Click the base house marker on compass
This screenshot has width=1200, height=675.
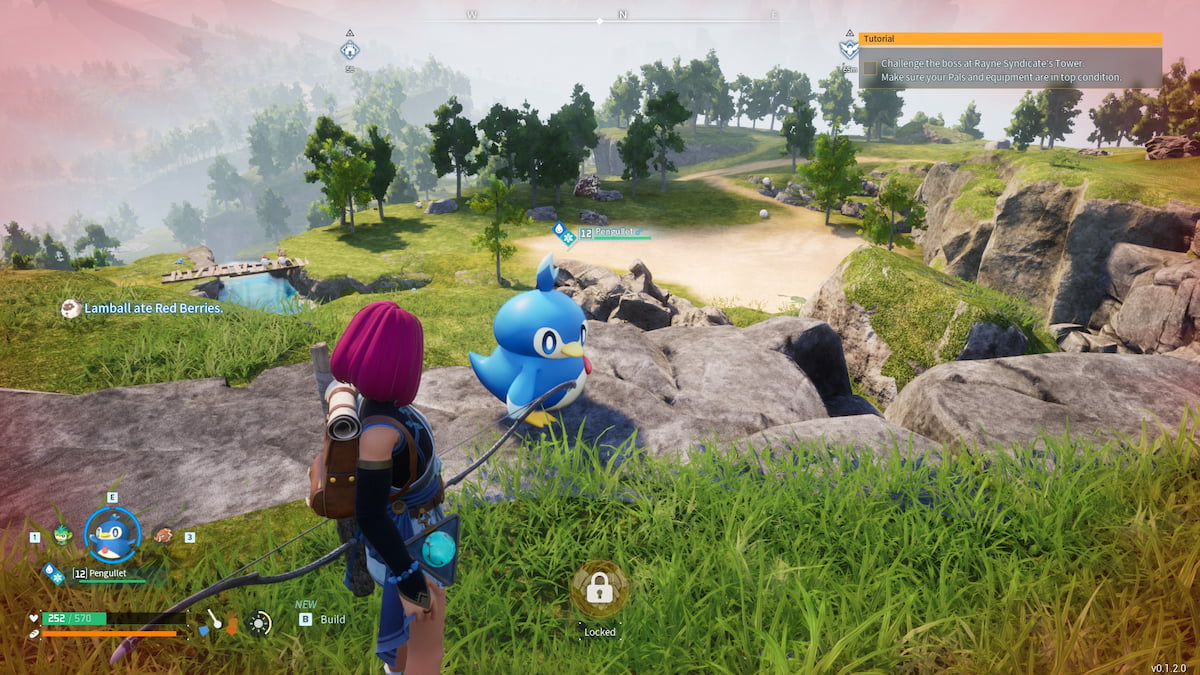point(349,50)
